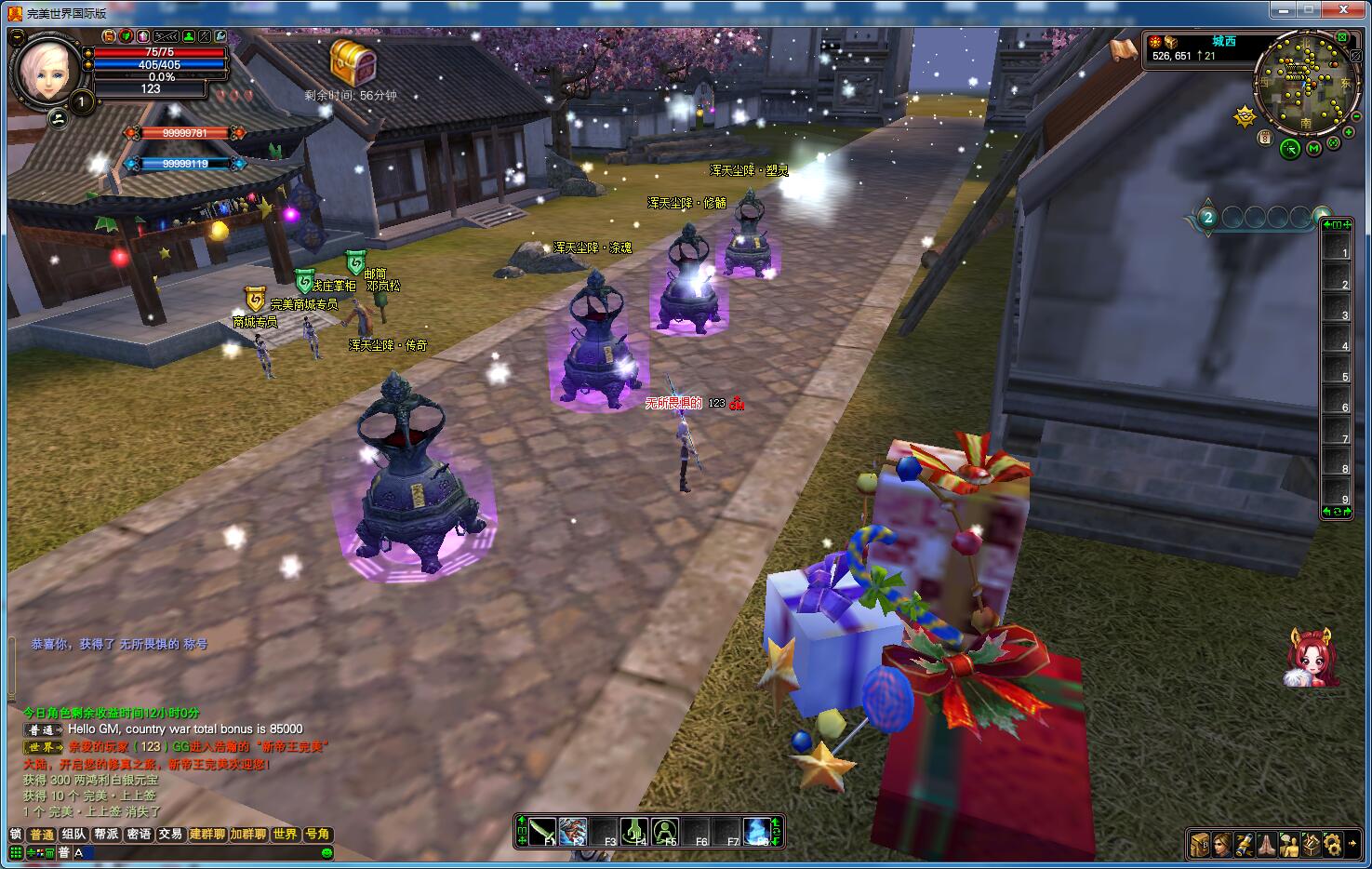Switch chat to the 组队 (team) channel
This screenshot has width=1372, height=869.
[74, 835]
